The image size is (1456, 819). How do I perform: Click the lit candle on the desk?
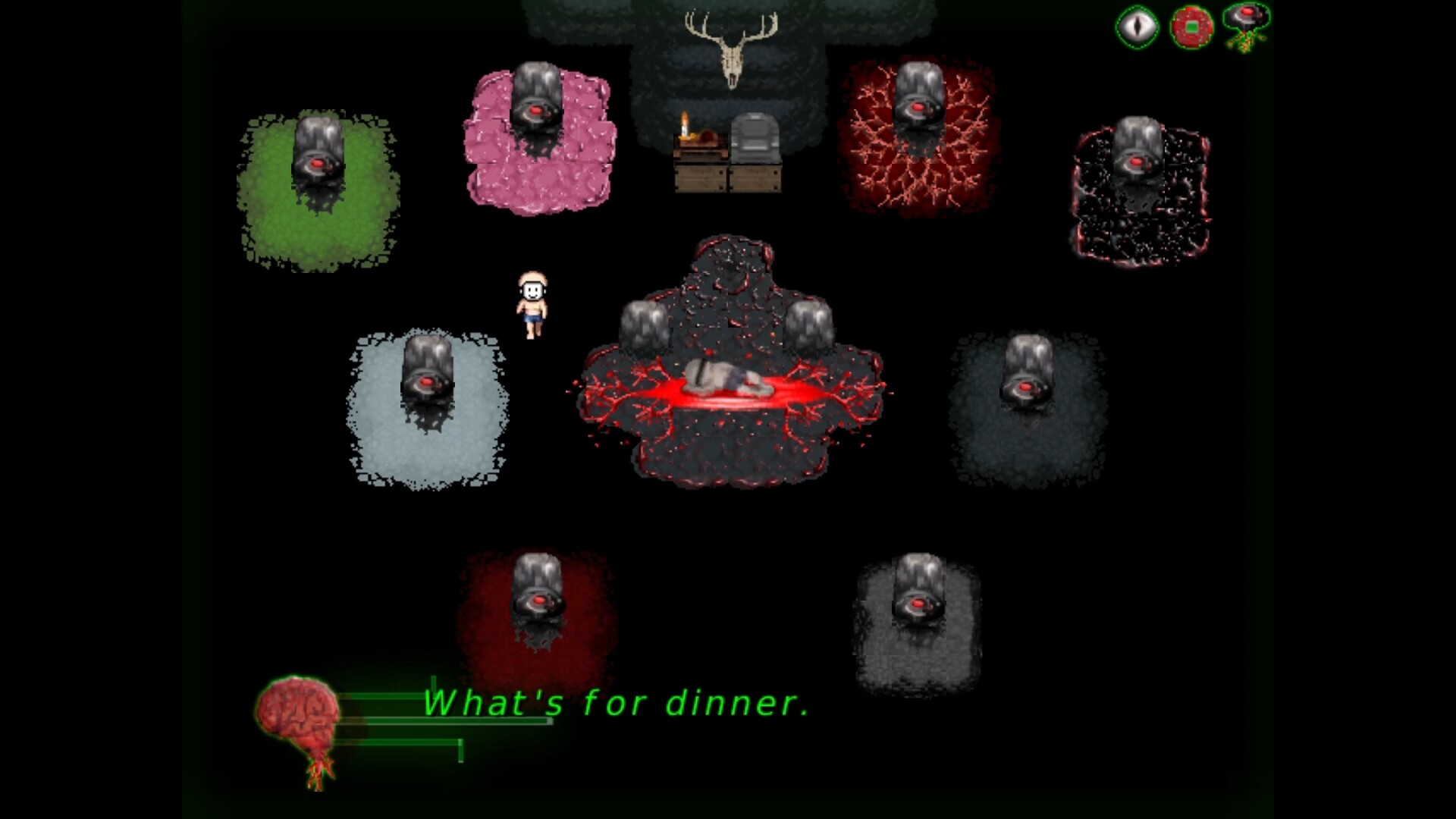tap(683, 127)
